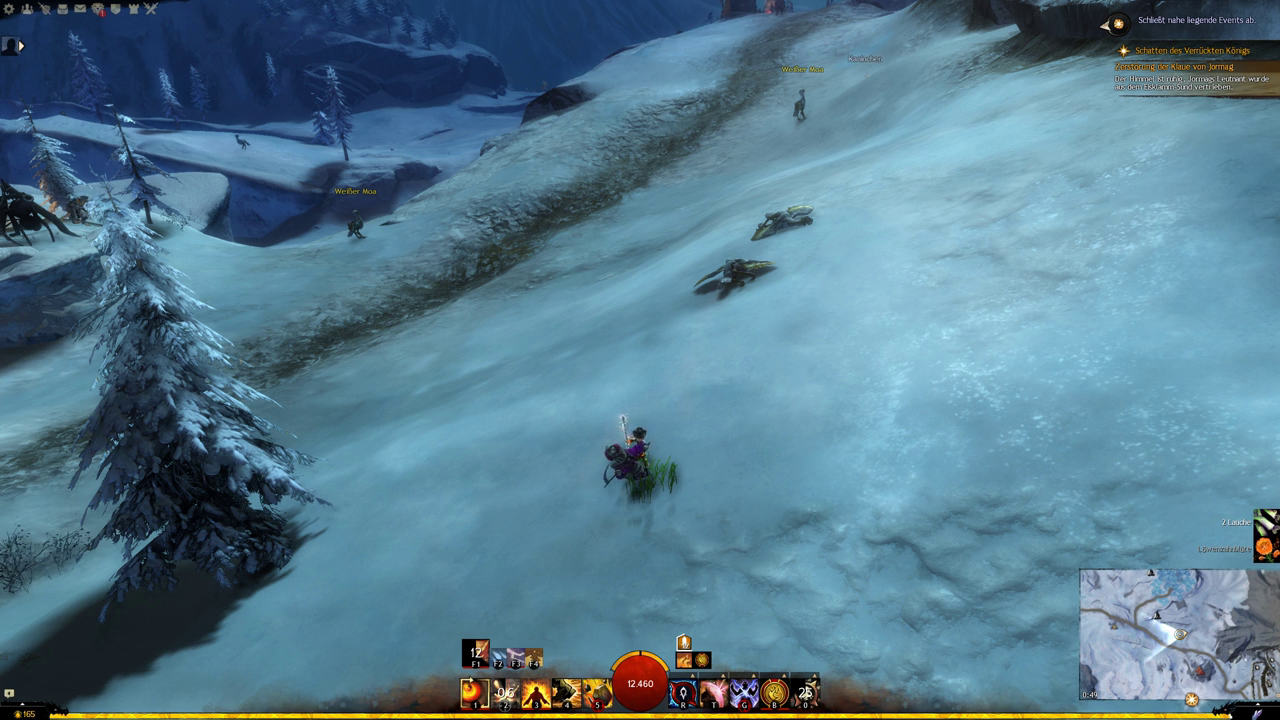
Task: Open the World vs World tower panel
Action: point(133,9)
